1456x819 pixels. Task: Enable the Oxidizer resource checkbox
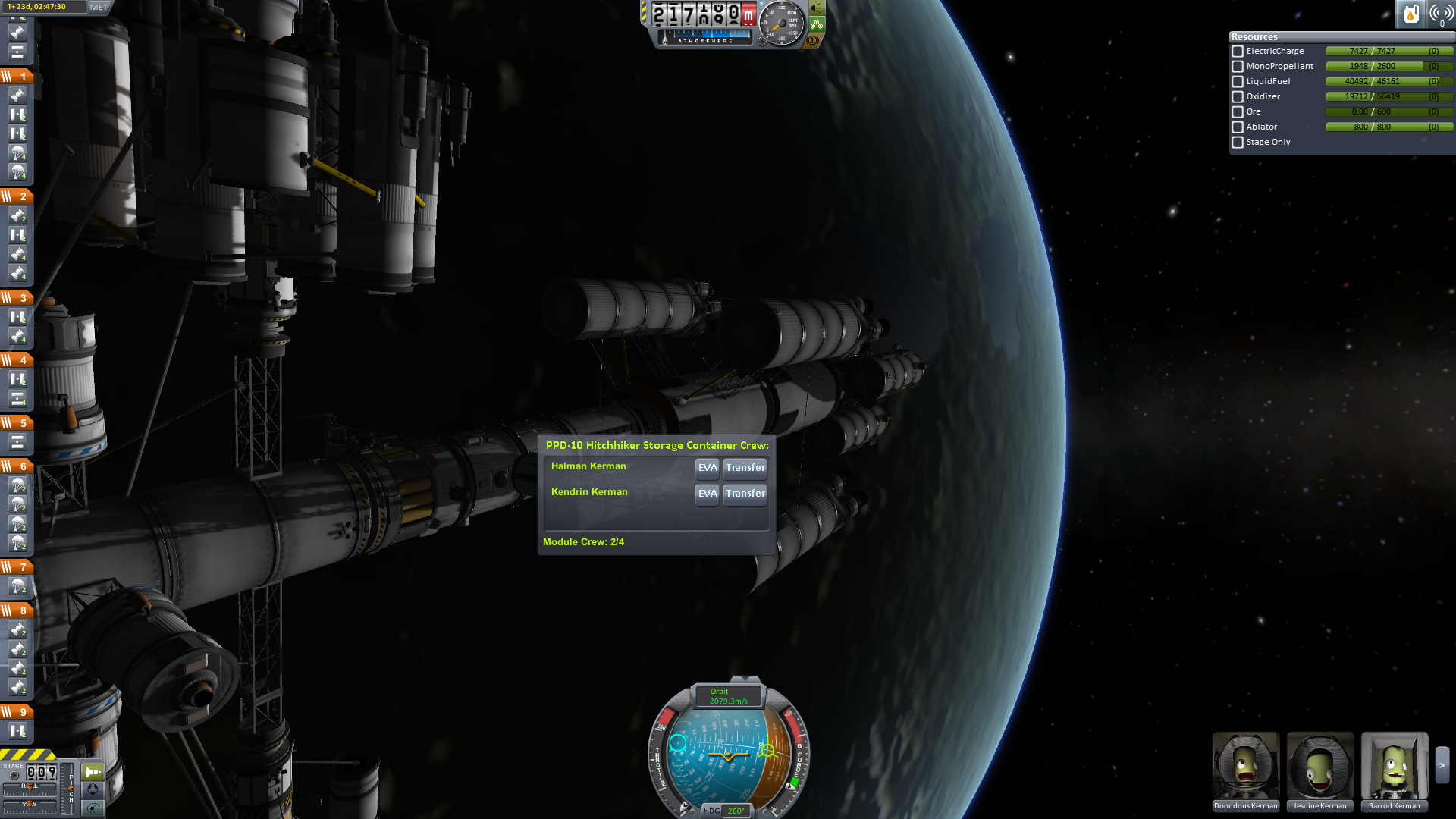click(x=1238, y=97)
